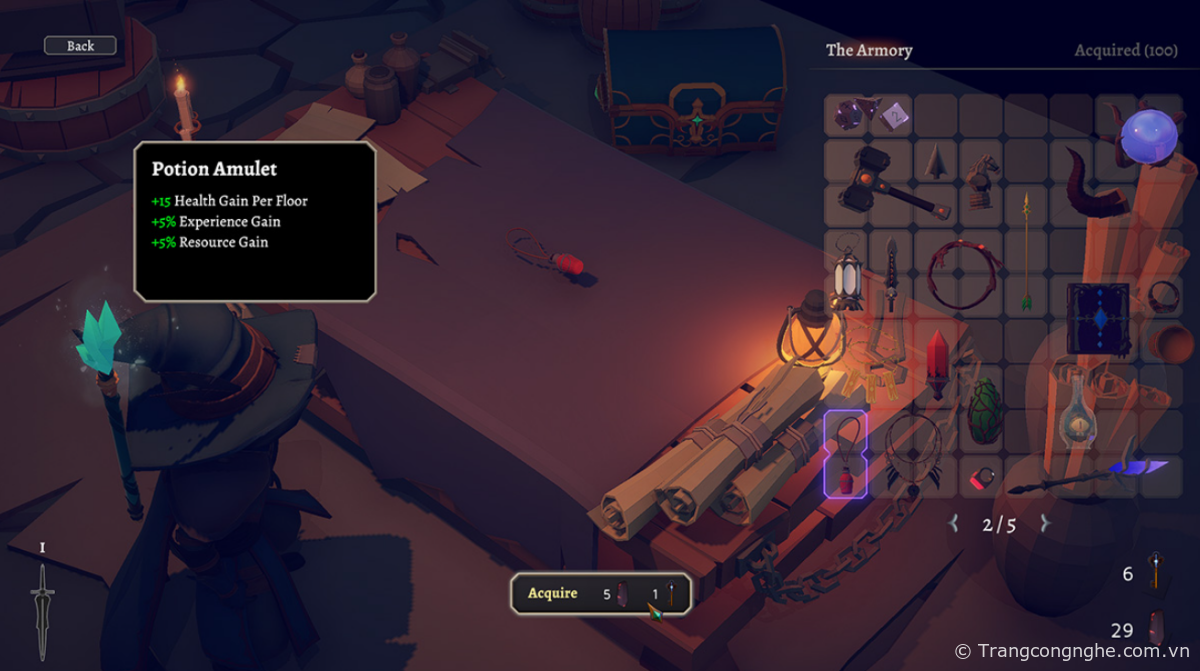Pick the arrowhead item
The height and width of the screenshot is (671, 1200).
click(936, 161)
